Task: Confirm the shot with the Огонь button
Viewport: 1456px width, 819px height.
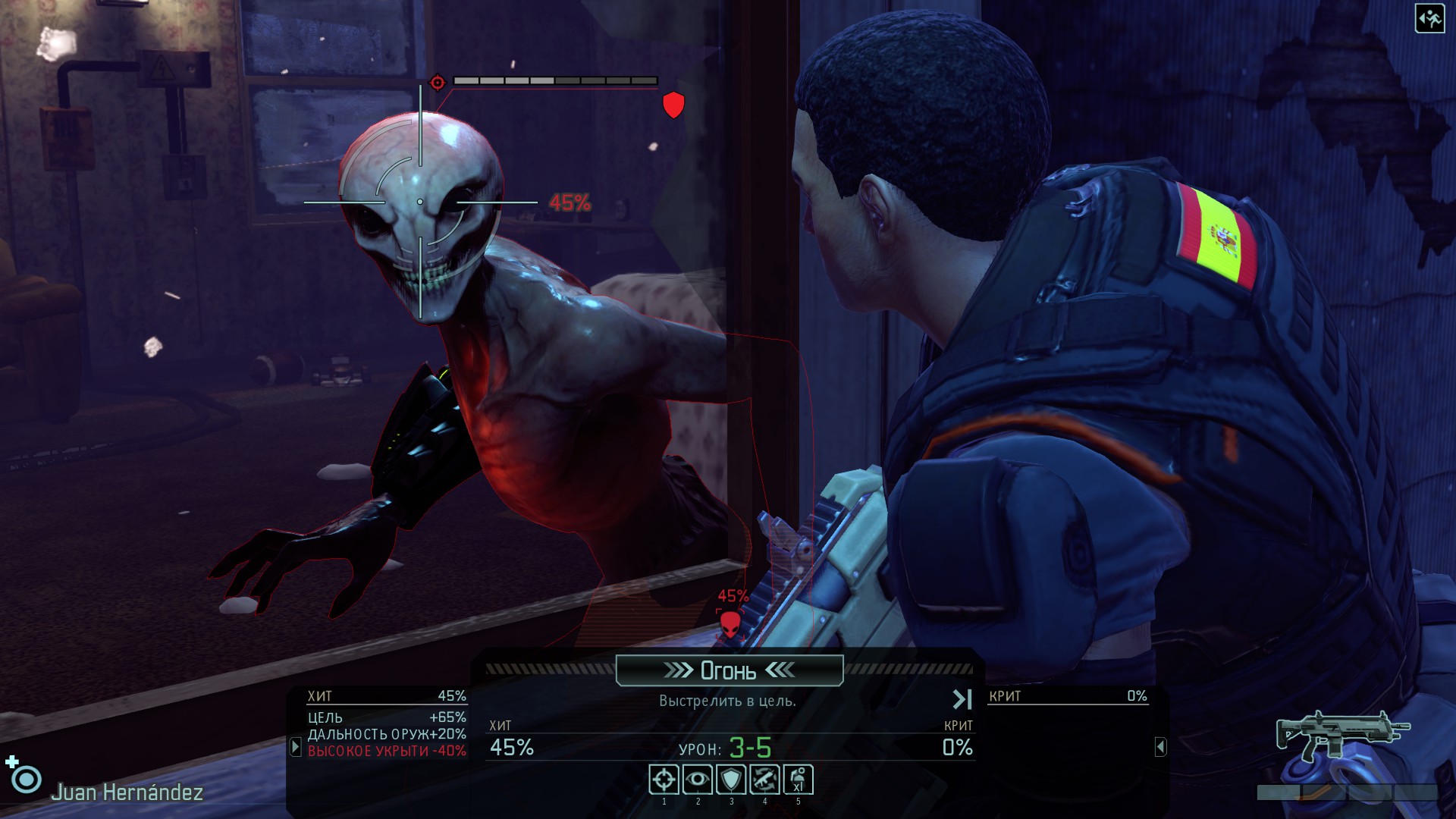Action: pyautogui.click(x=729, y=670)
